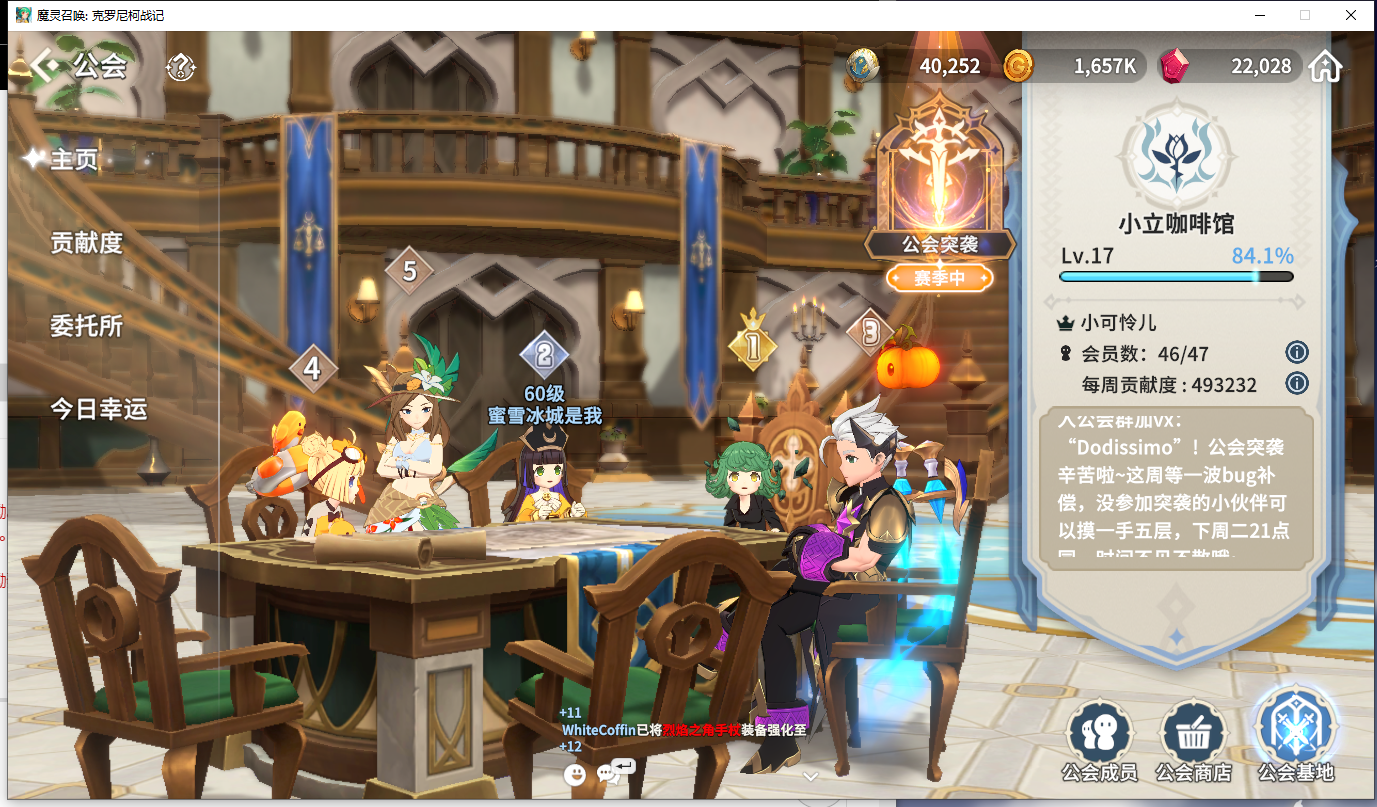The height and width of the screenshot is (807, 1377).
Task: Choose the 今日幸运 menu entry
Action: click(x=98, y=408)
